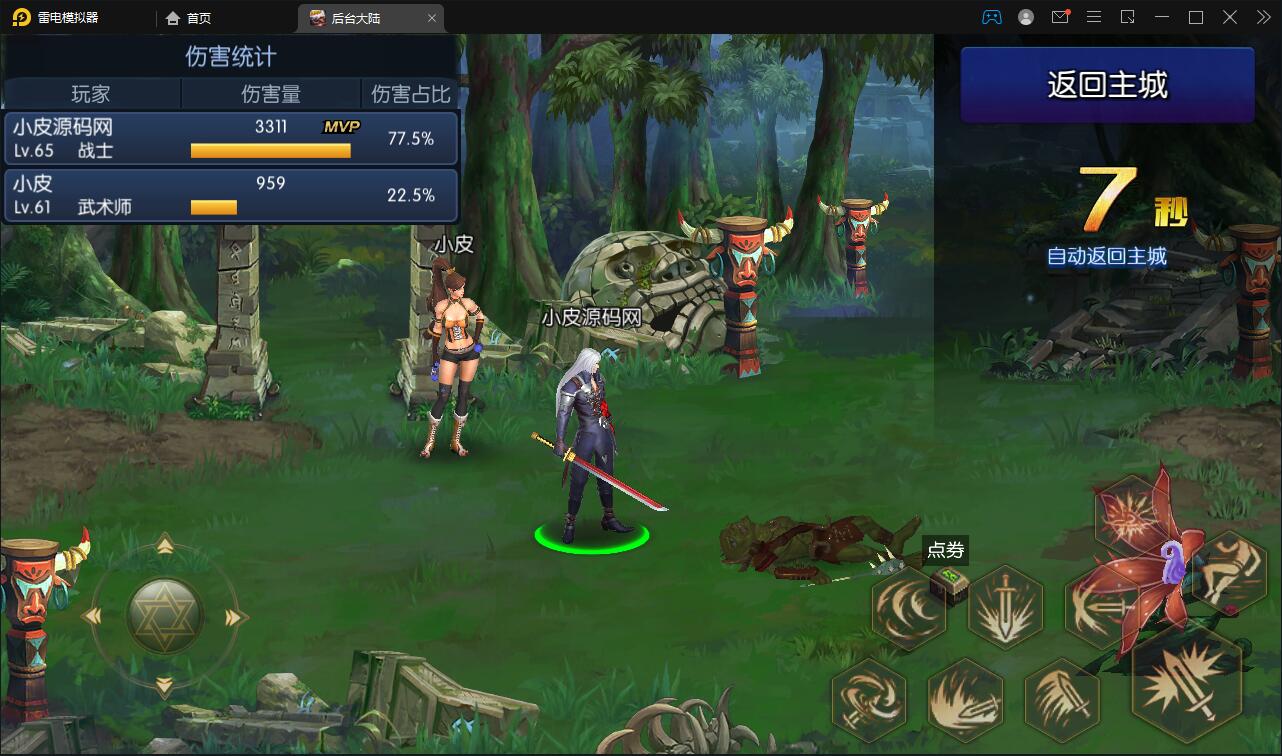
Task: Activate the jumping figure dodge skill
Action: coord(1228,571)
